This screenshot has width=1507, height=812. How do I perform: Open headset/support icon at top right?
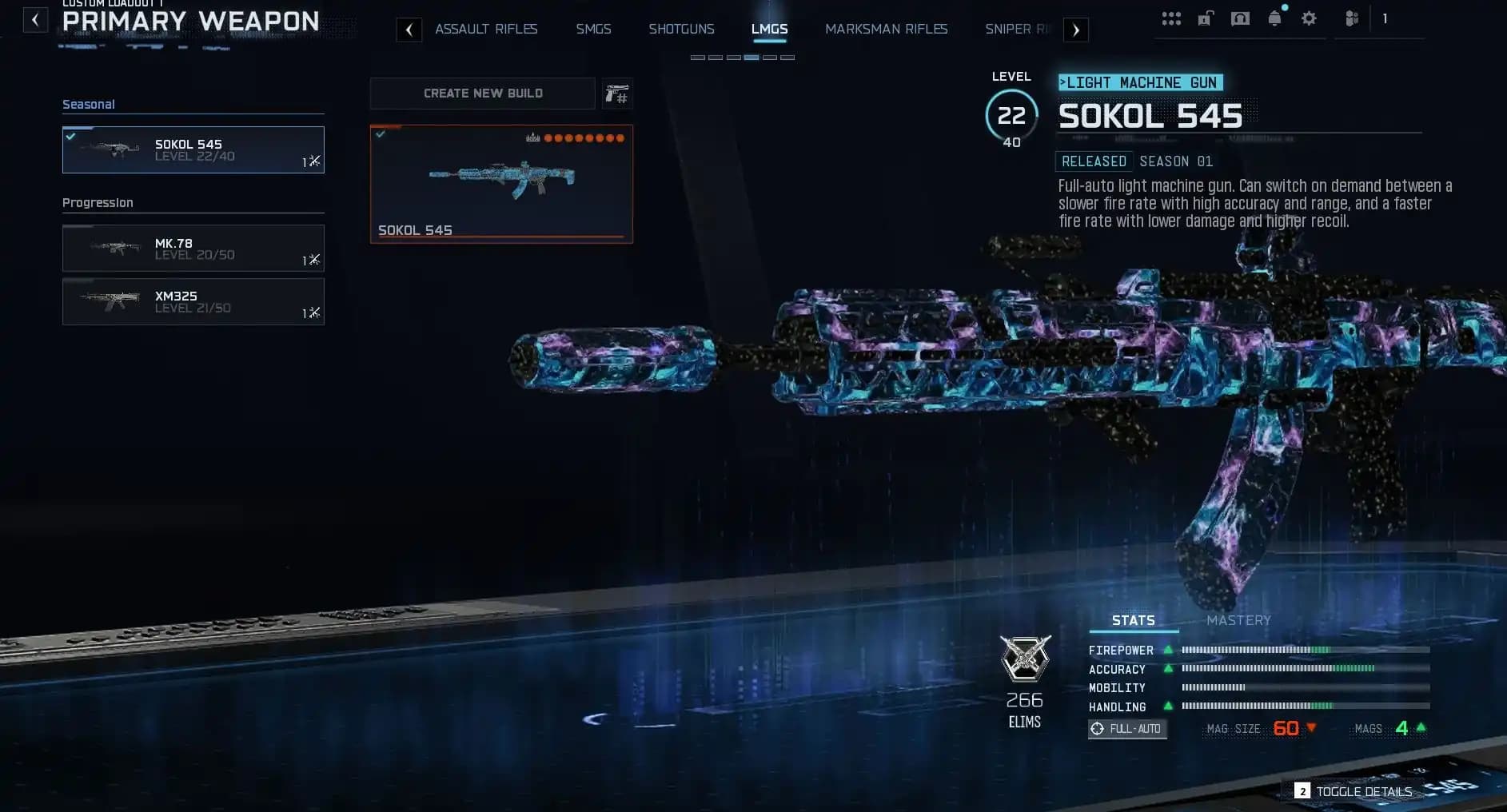1241,18
